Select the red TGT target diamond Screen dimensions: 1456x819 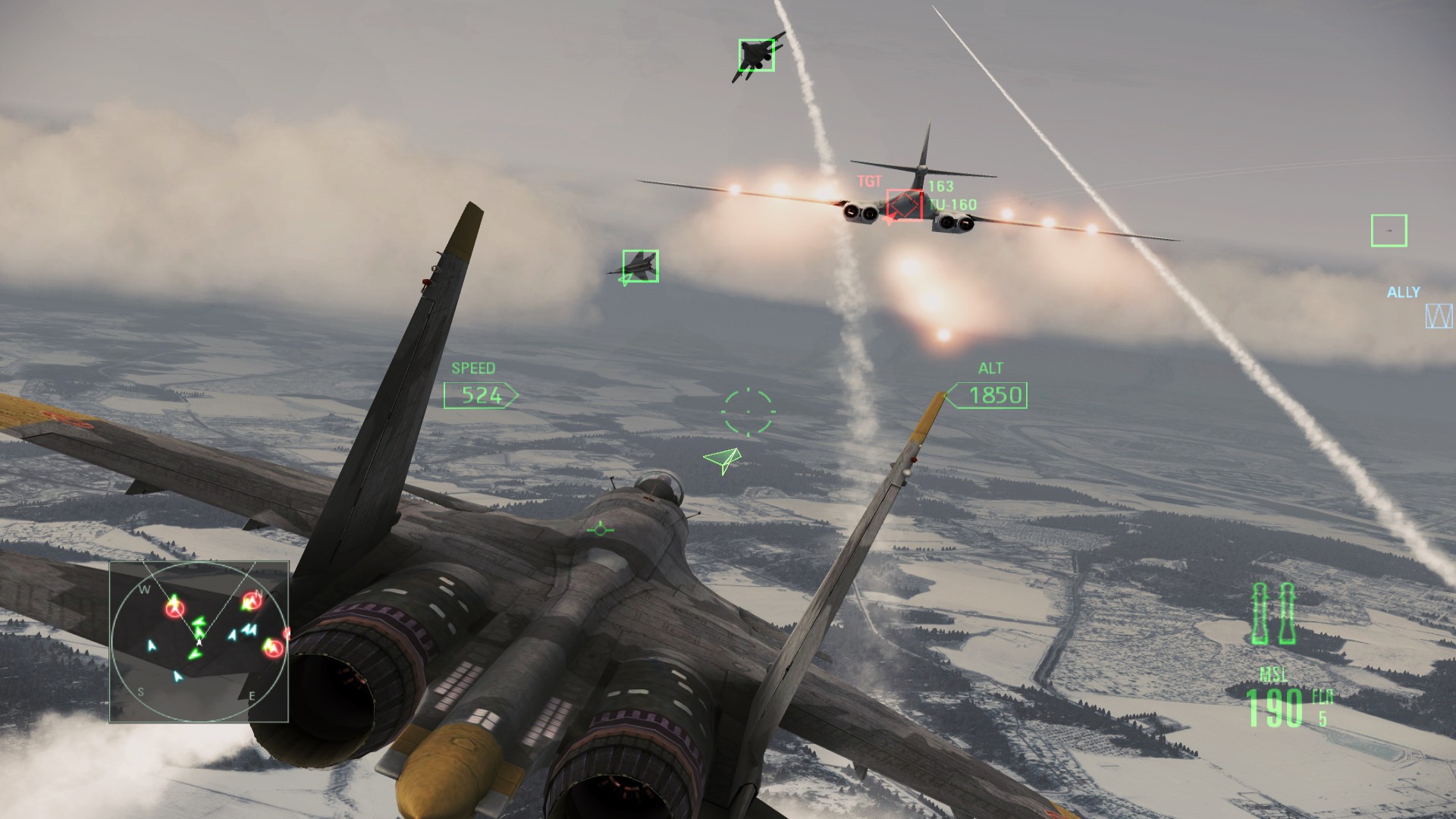904,203
